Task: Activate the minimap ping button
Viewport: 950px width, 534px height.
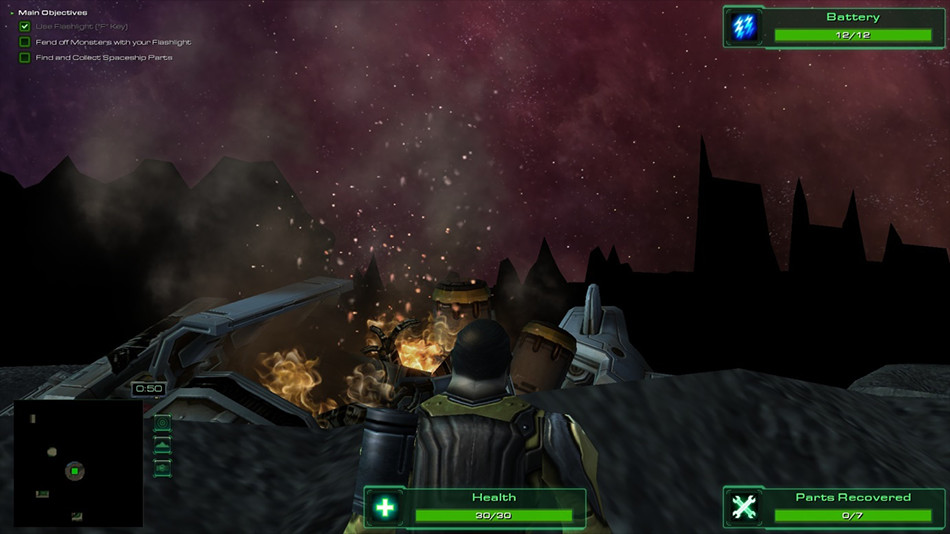Action: click(x=162, y=424)
